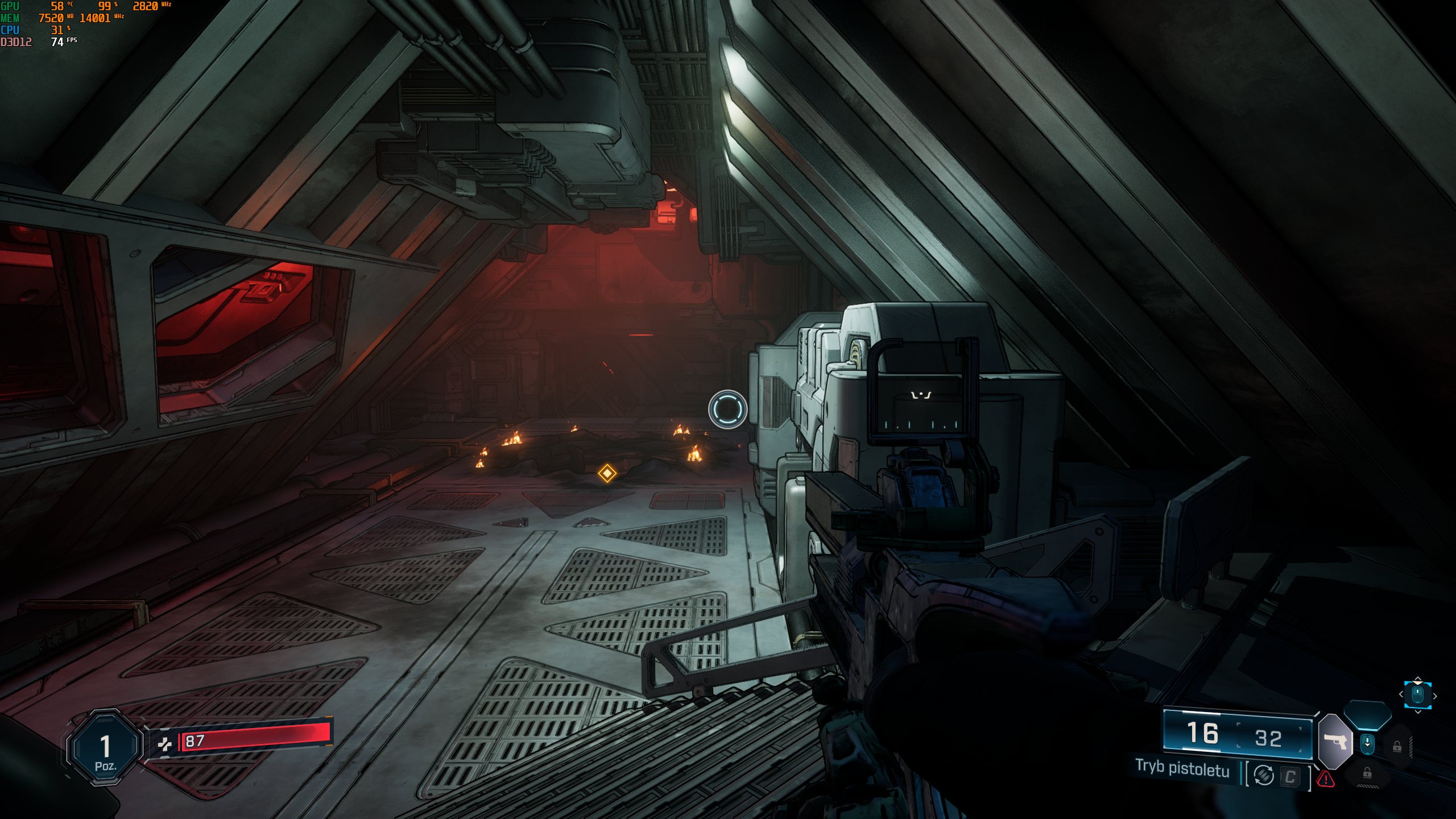The width and height of the screenshot is (1456, 819).
Task: Click the level 1 "Poz." badge
Action: (x=105, y=748)
